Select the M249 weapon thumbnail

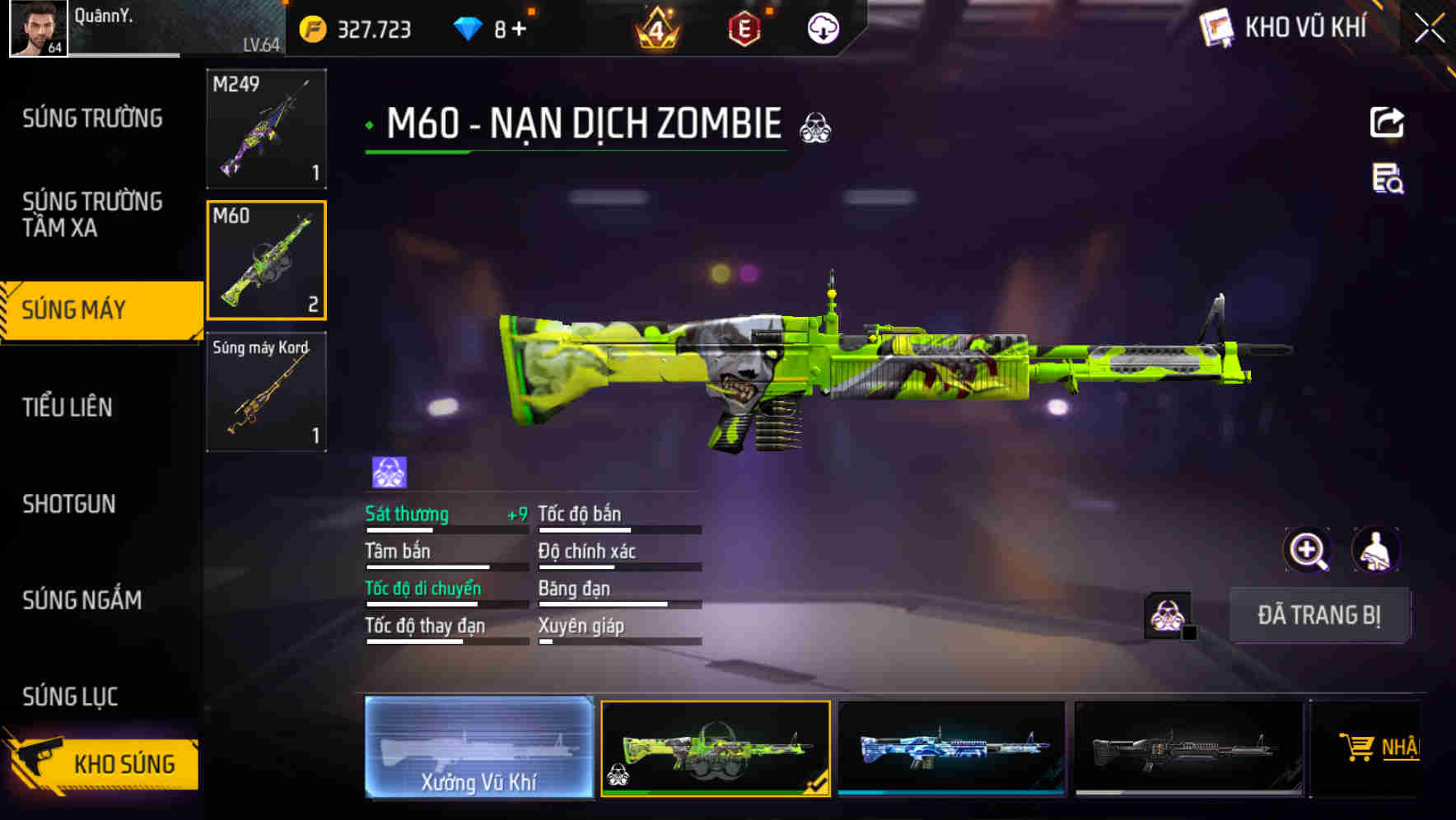[265, 128]
